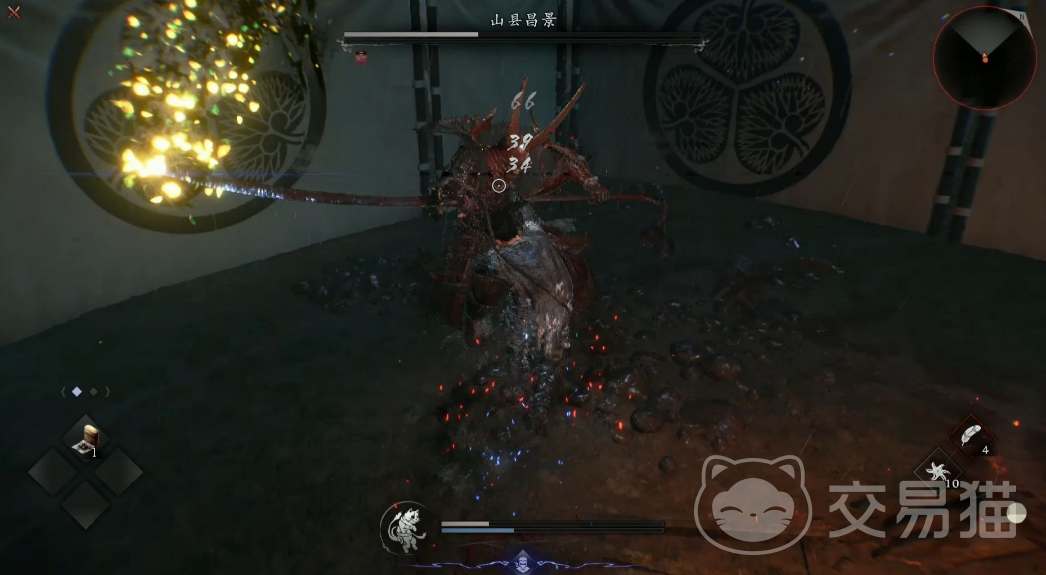The height and width of the screenshot is (575, 1046).
Task: Use the white feather item slot
Action: [970, 436]
